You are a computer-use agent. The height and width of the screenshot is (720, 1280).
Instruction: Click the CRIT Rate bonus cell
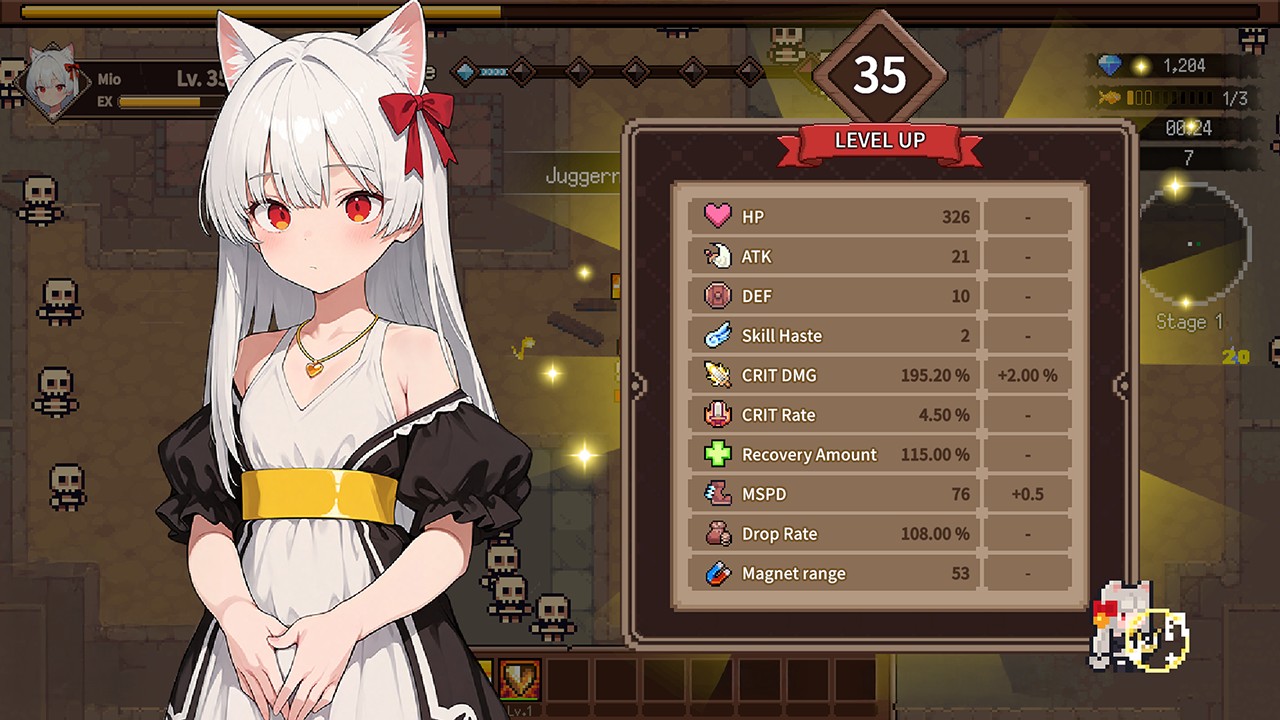(x=1027, y=414)
